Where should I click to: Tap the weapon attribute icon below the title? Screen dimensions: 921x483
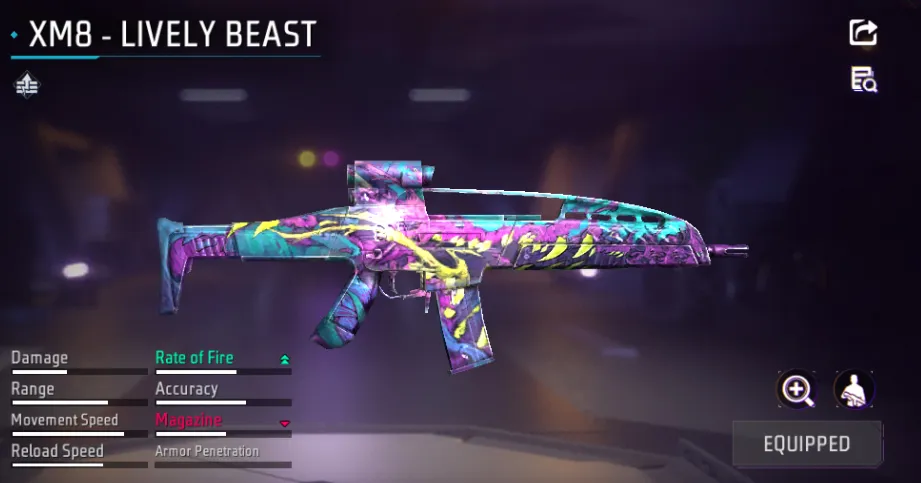pyautogui.click(x=27, y=86)
